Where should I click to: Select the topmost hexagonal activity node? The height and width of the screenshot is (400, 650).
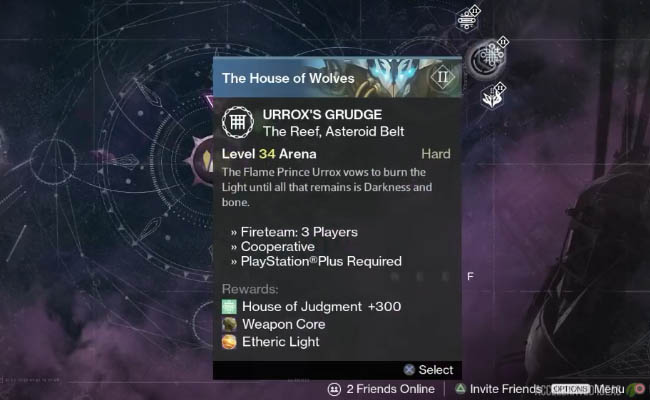click(467, 18)
